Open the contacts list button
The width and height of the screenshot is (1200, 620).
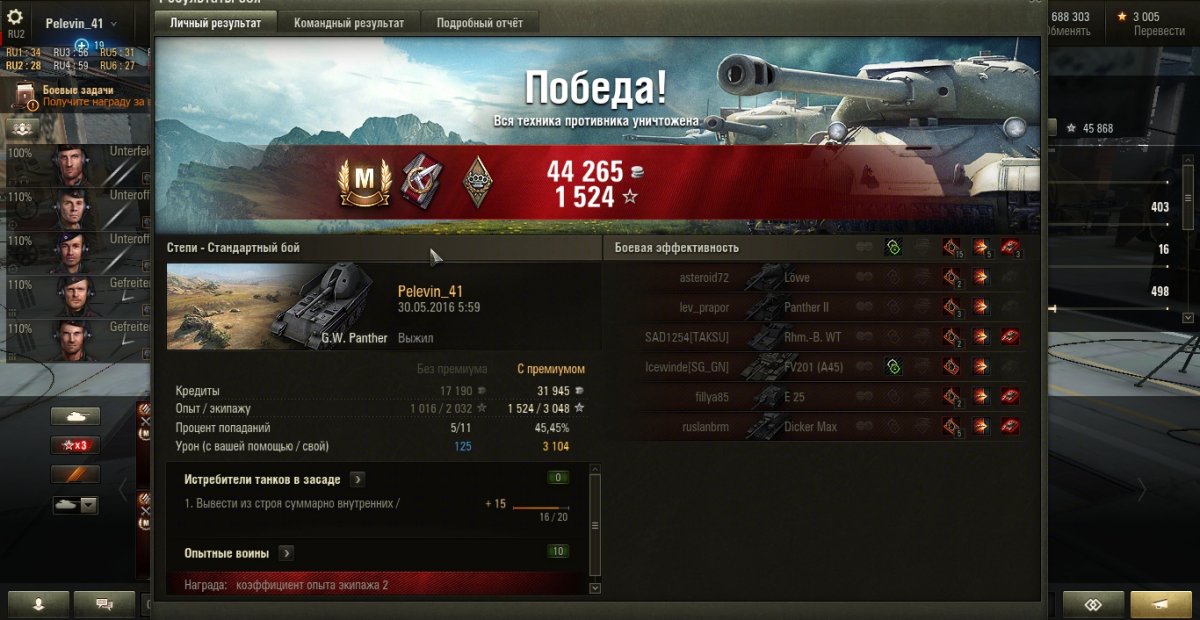[38, 604]
